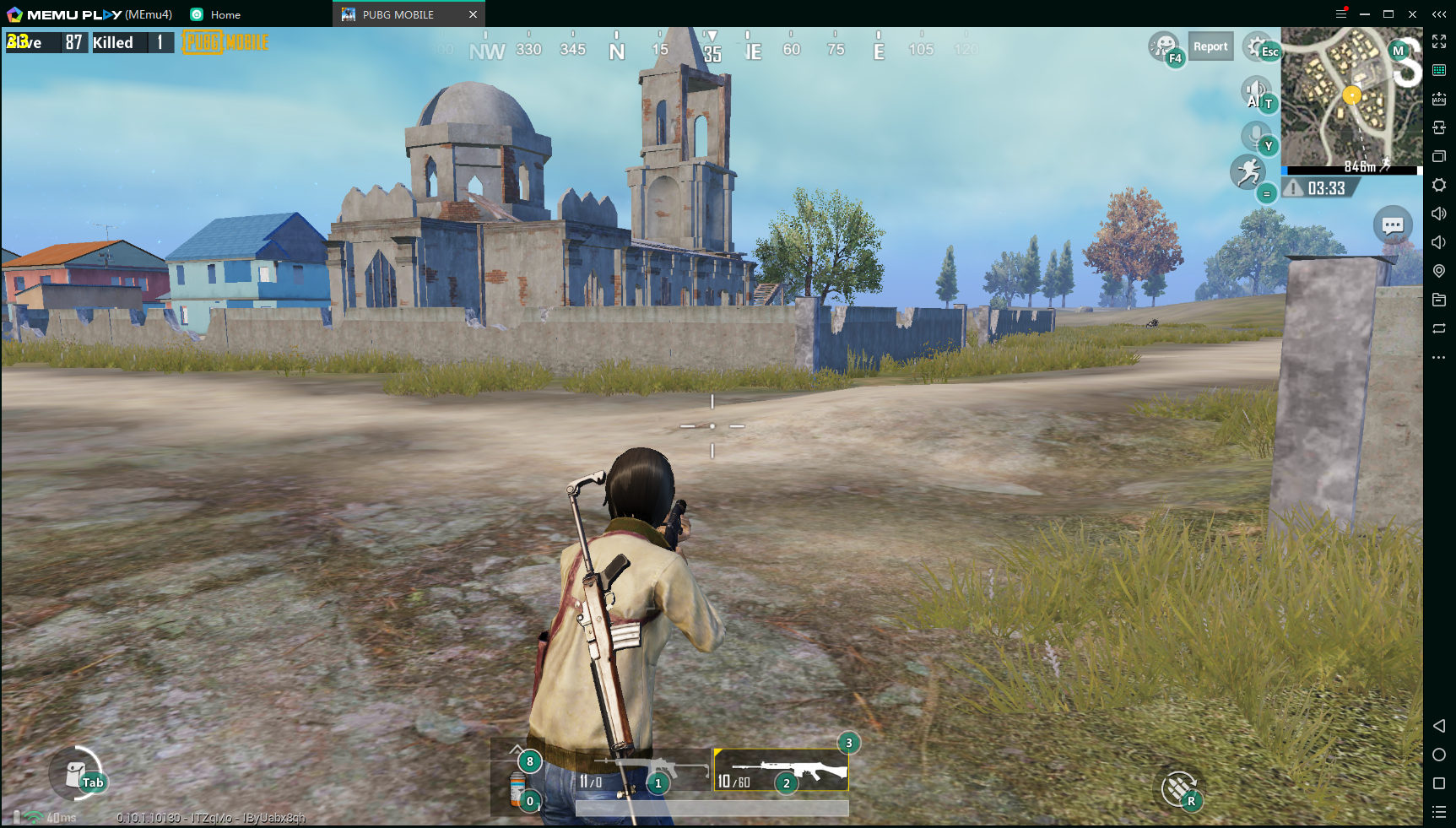The height and width of the screenshot is (828, 1456).
Task: Open more sidebar options via the ellipsis
Action: 1439,357
